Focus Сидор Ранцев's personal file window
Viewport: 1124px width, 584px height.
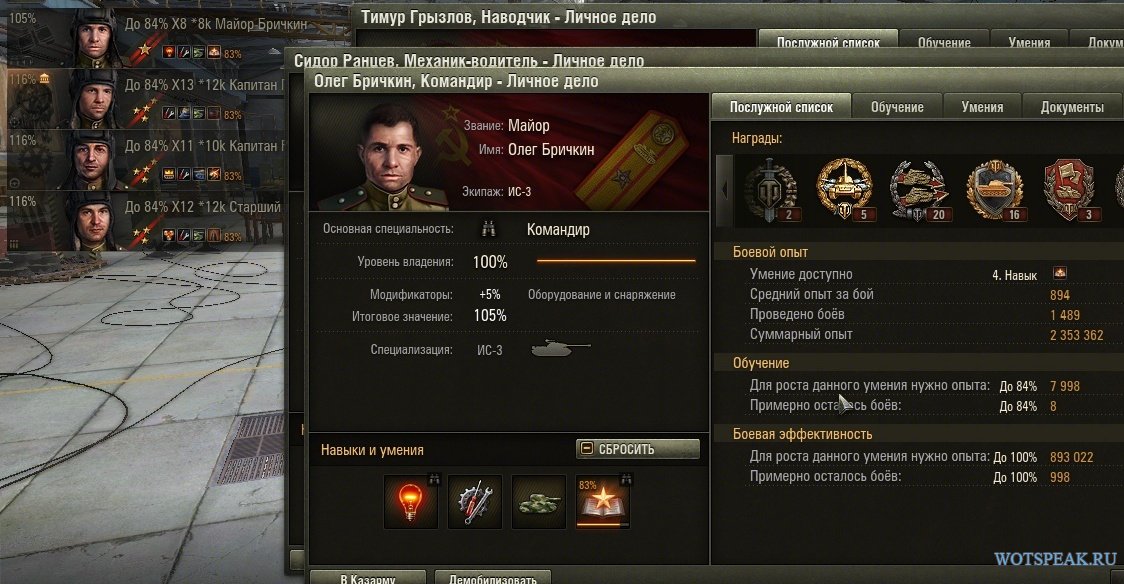coord(468,61)
